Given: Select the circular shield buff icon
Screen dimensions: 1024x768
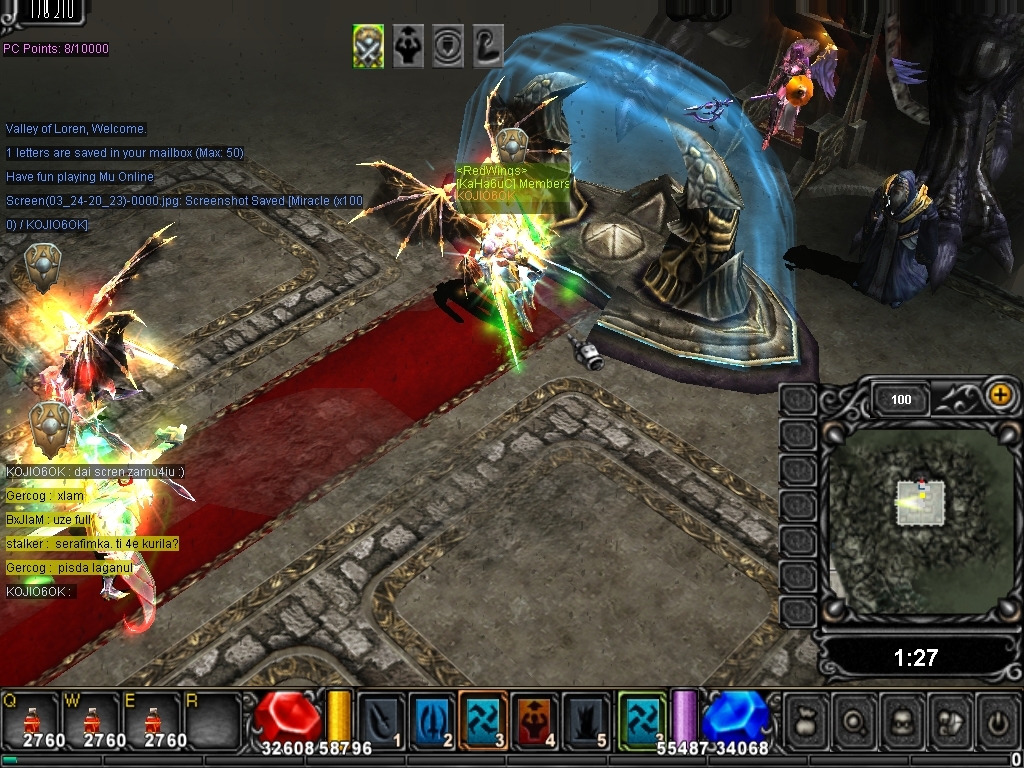Looking at the screenshot, I should click(448, 46).
